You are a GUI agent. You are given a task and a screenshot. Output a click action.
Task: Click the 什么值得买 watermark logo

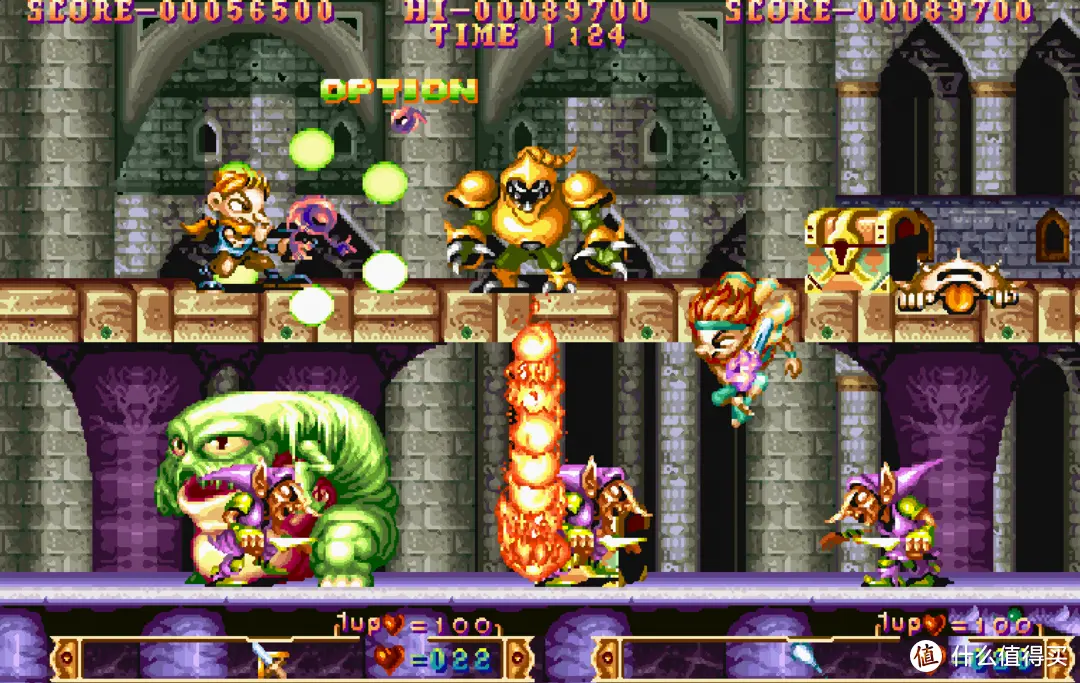(988, 656)
